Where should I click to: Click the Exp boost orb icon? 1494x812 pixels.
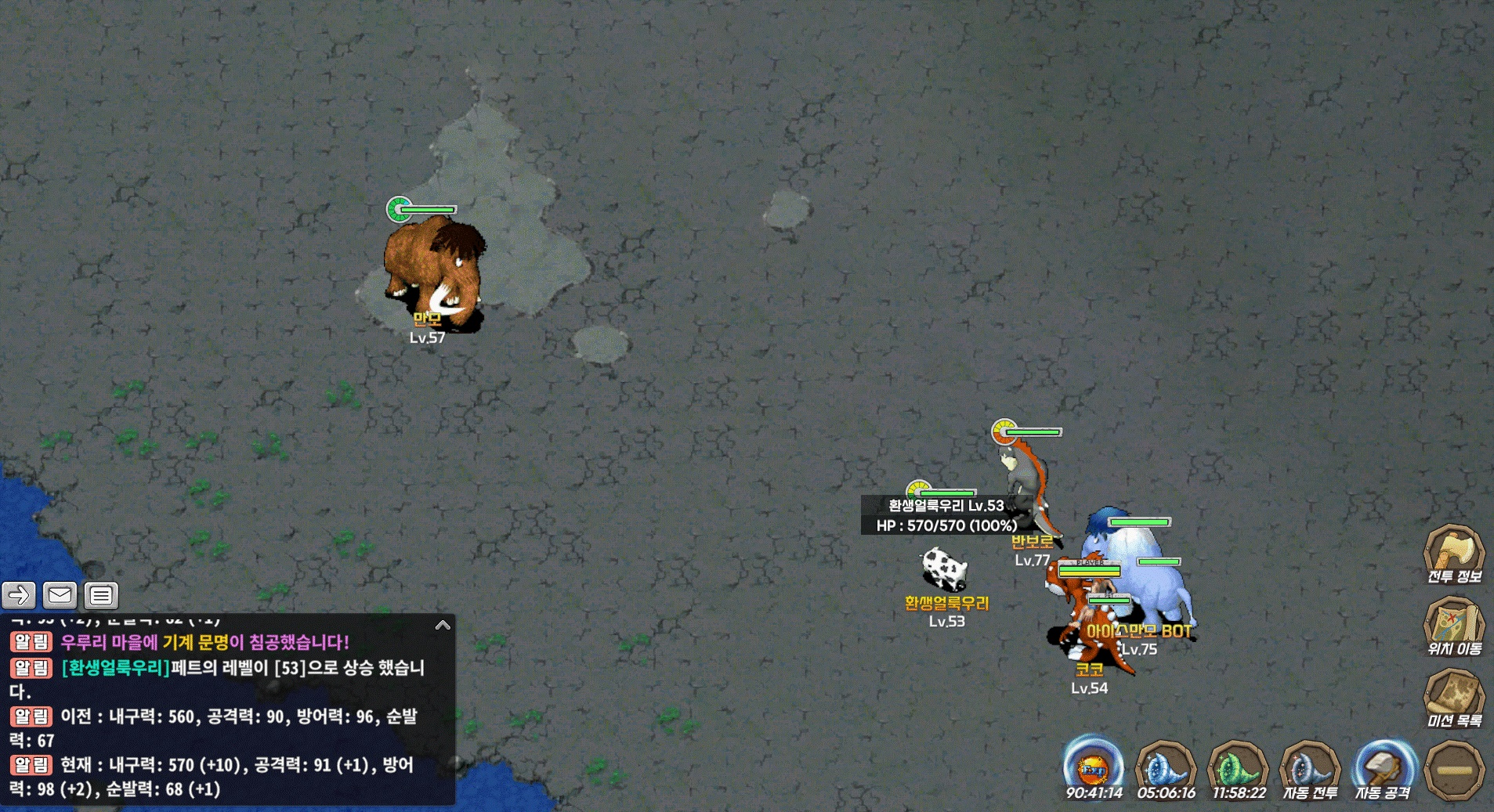point(1093,767)
